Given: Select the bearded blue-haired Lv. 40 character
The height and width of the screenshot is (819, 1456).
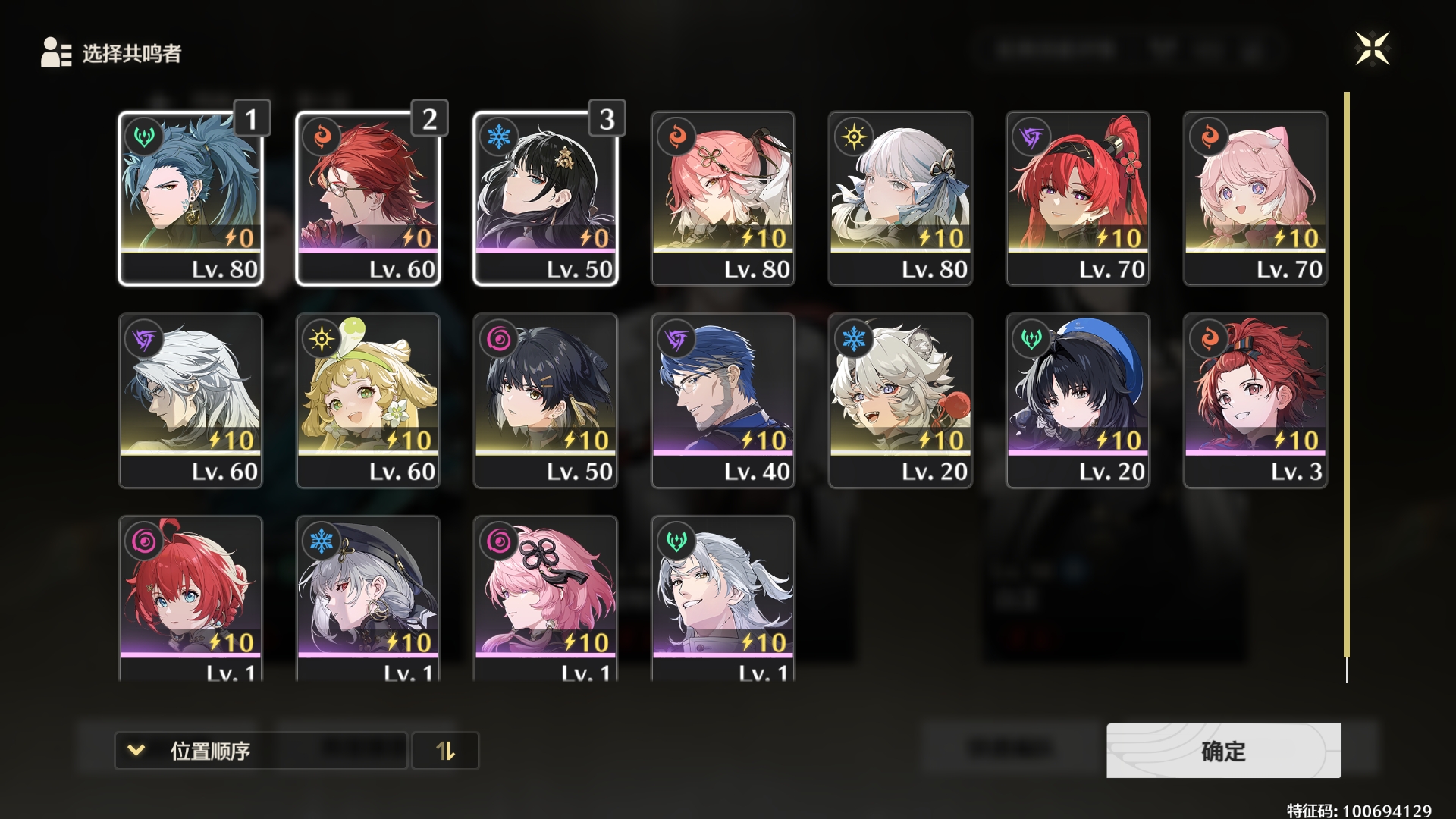Looking at the screenshot, I should 723,400.
